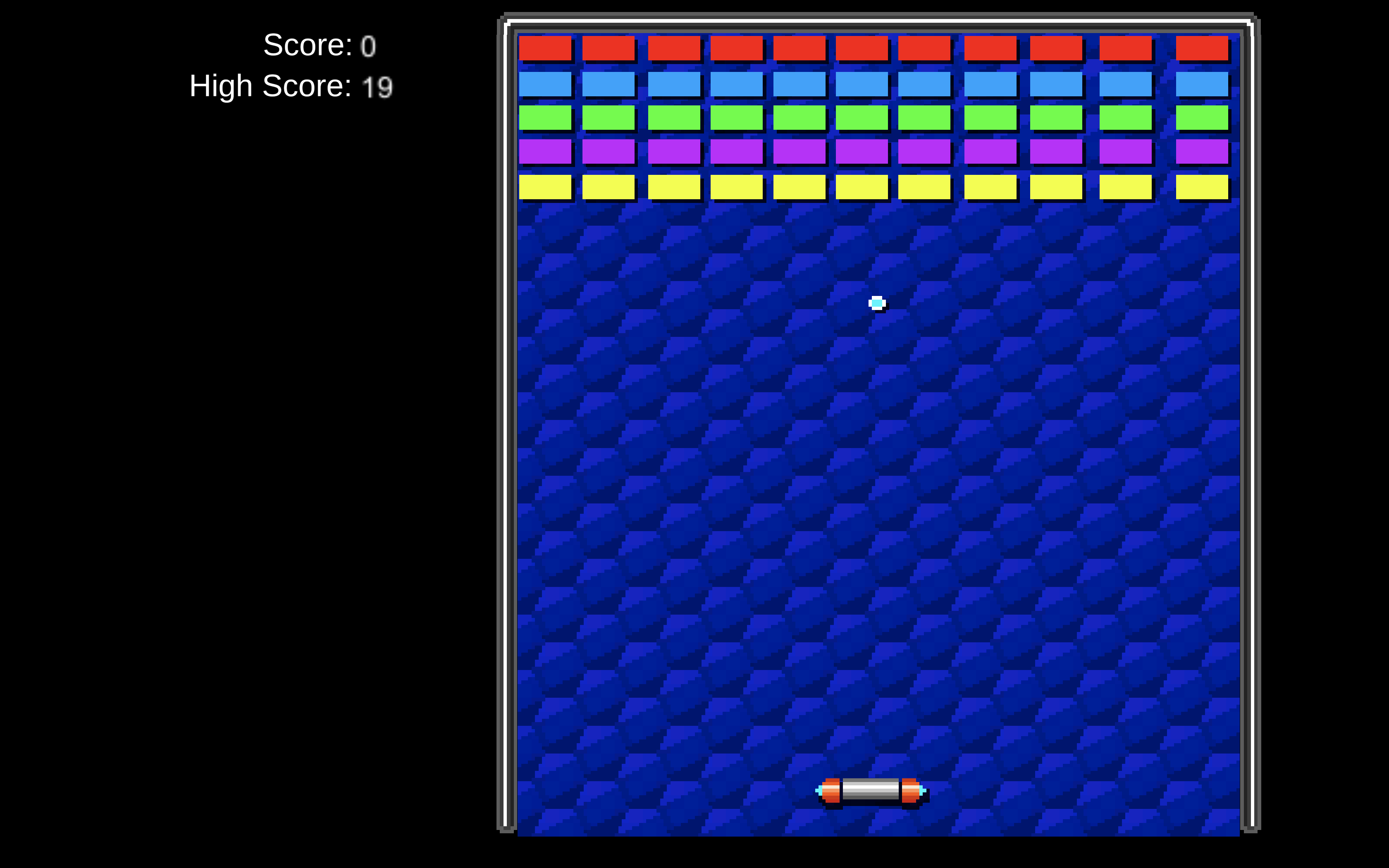Click the rightmost green brick
The width and height of the screenshot is (1389, 868).
pyautogui.click(x=1202, y=118)
